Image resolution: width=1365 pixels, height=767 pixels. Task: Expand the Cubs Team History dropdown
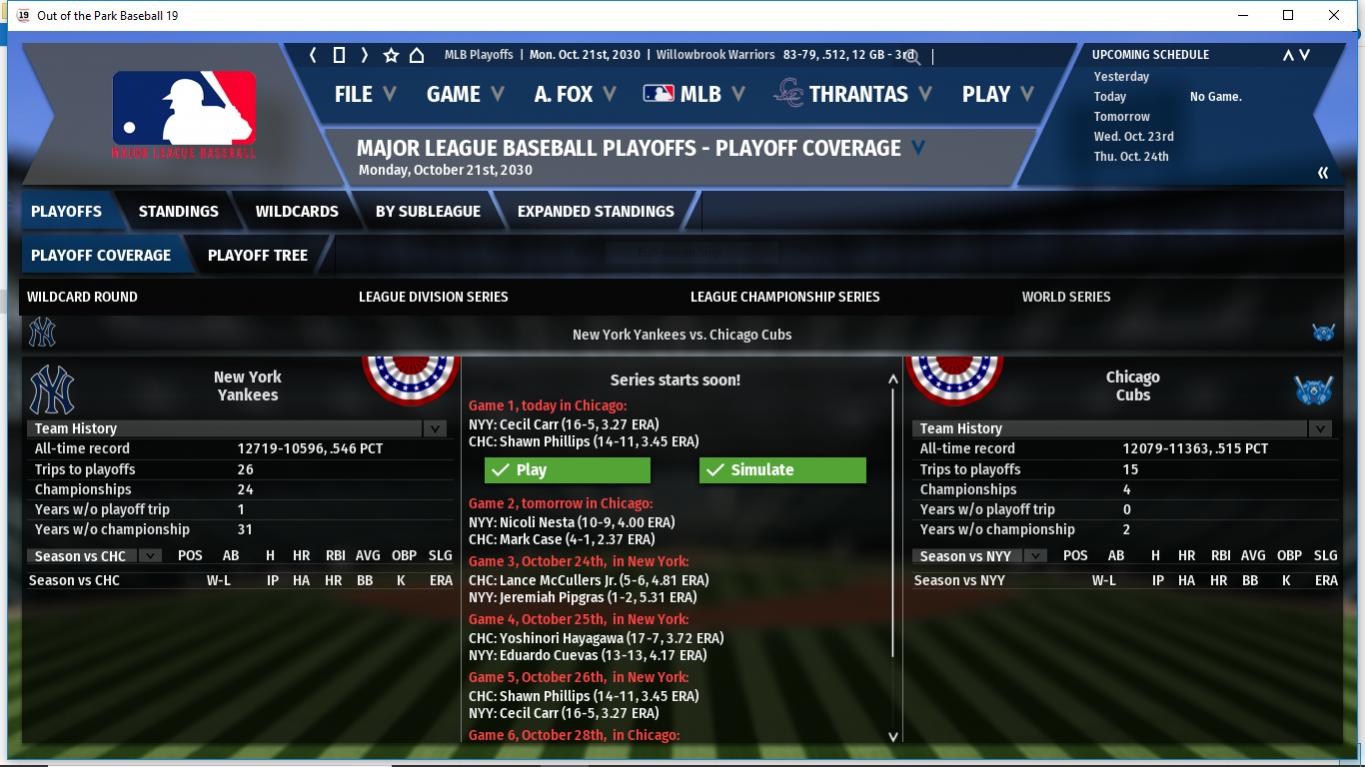[1320, 429]
